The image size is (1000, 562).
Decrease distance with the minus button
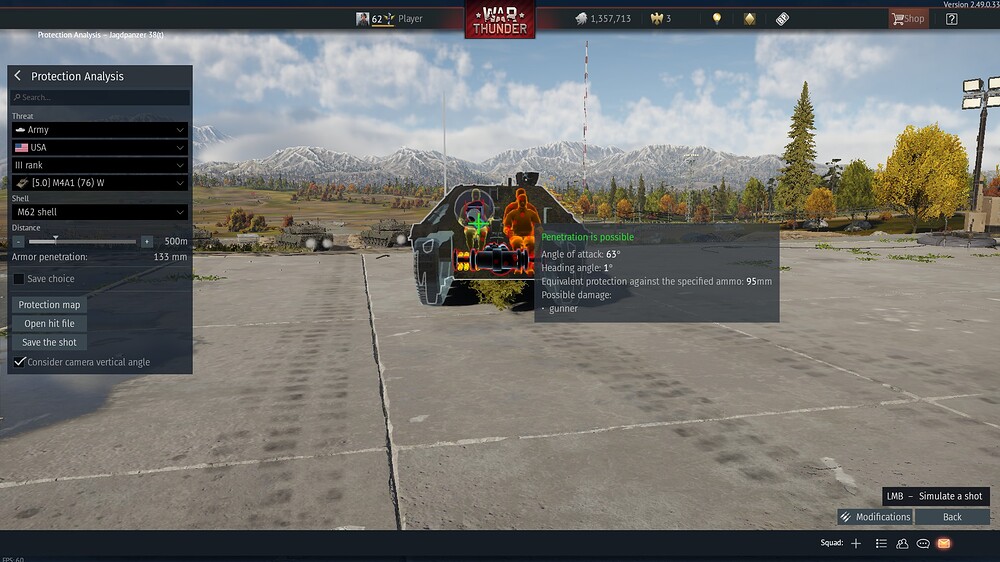click(x=18, y=241)
